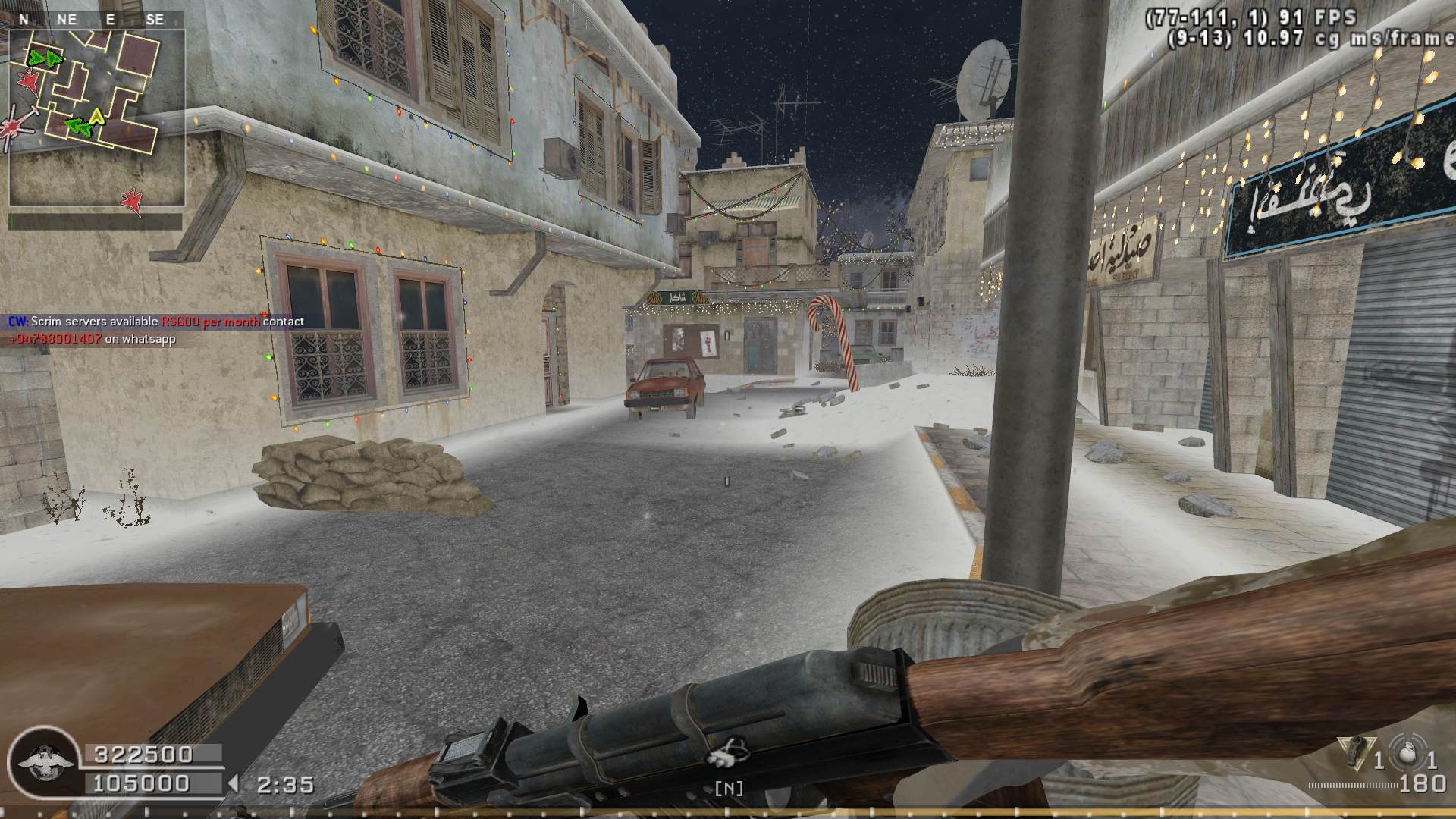
Task: Click the minimap in the corner
Action: point(96,118)
